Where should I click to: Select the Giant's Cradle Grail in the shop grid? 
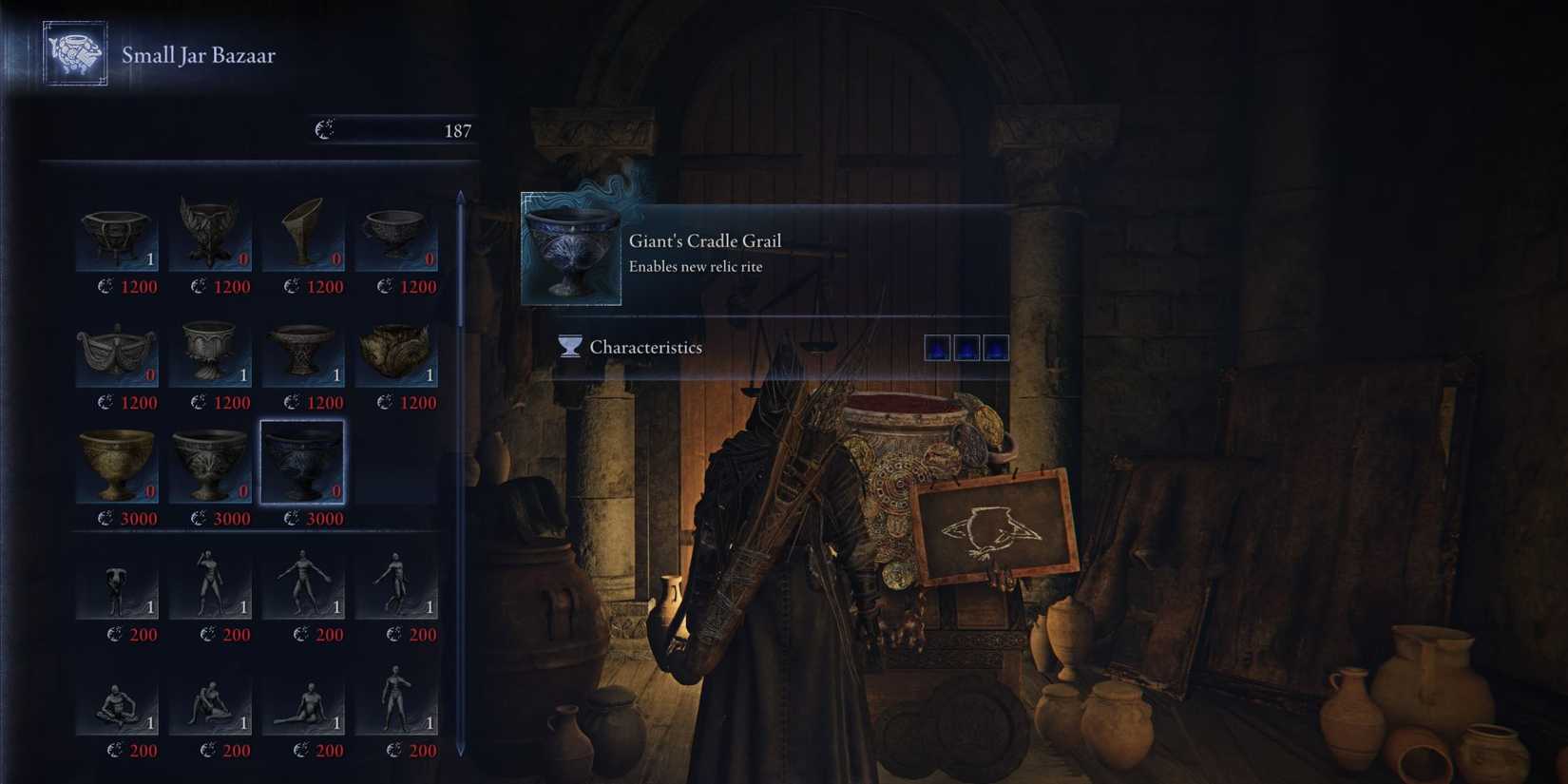(x=304, y=463)
